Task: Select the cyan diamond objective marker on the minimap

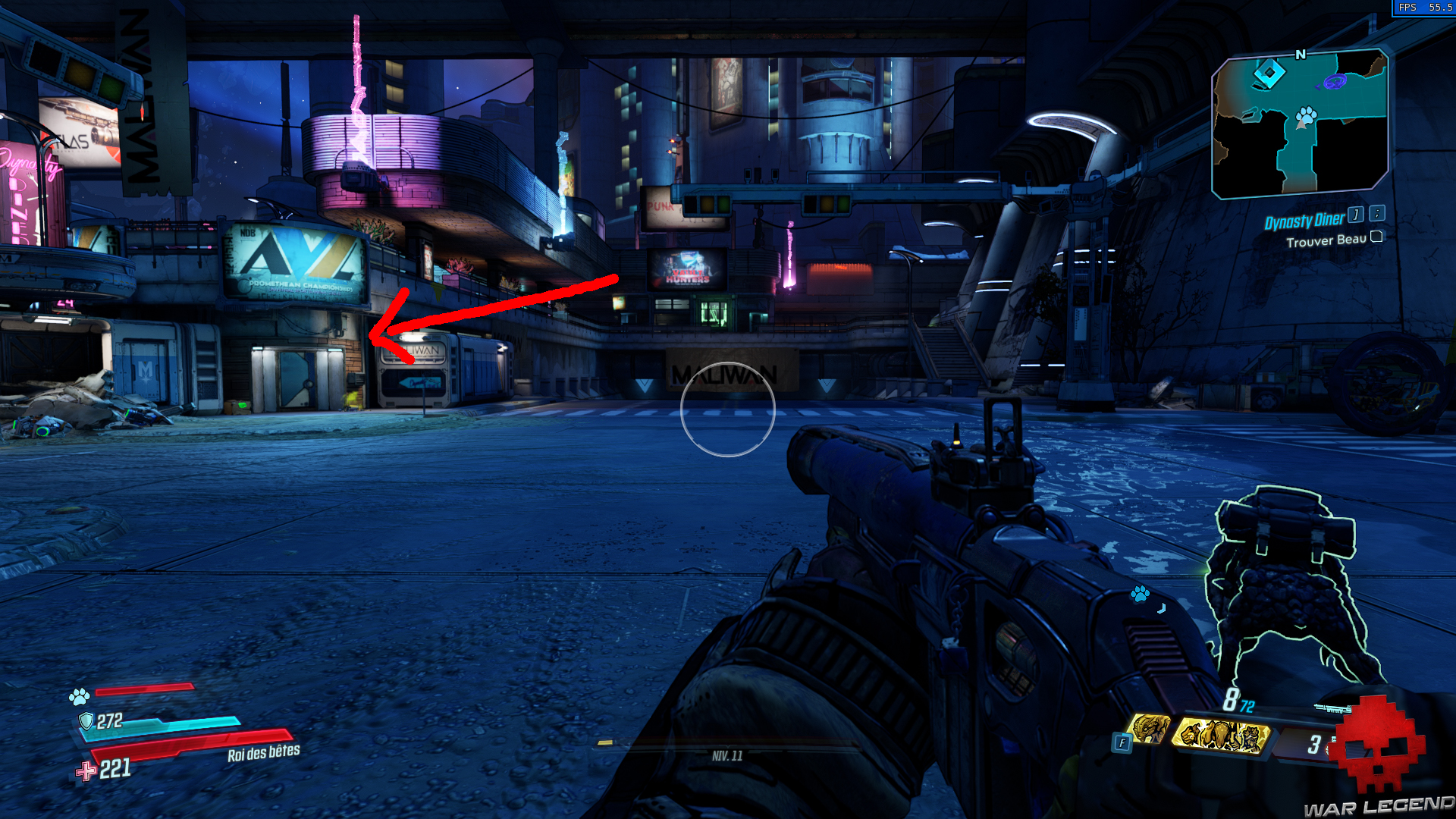Action: 1269,72
